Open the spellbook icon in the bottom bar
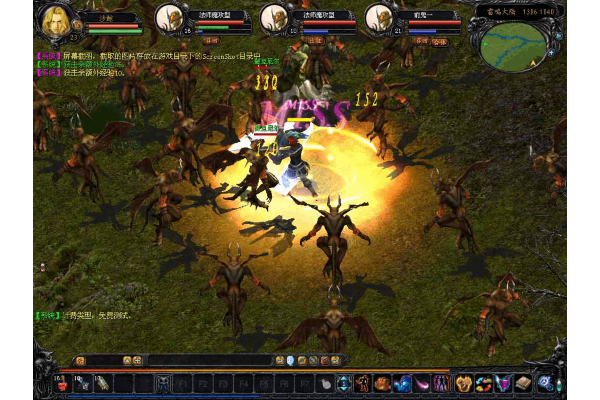Viewport: 600px width, 400px height. [523, 382]
